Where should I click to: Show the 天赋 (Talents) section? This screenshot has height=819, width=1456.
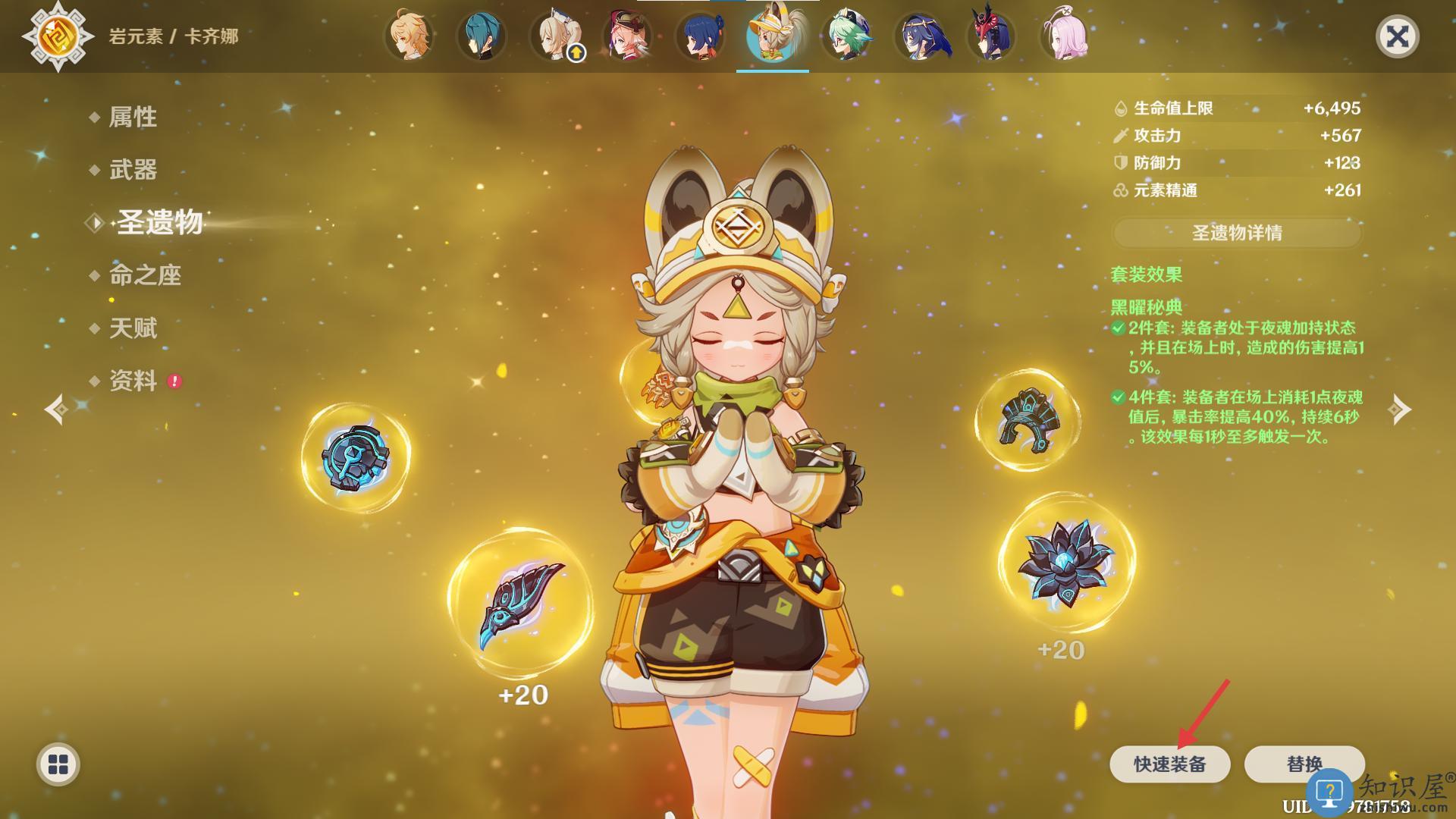tap(133, 328)
